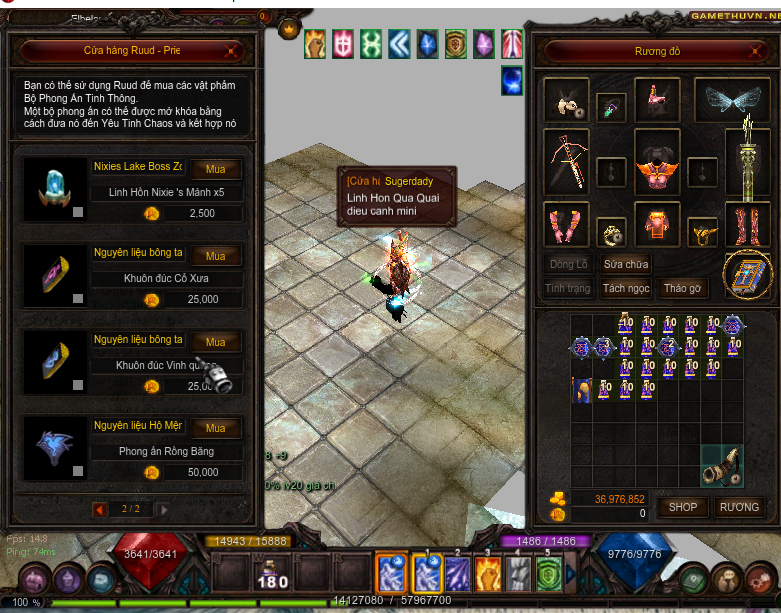Image resolution: width=781 pixels, height=613 pixels.
Task: Buy the Linh Hồn Nixie item
Action: 216,169
